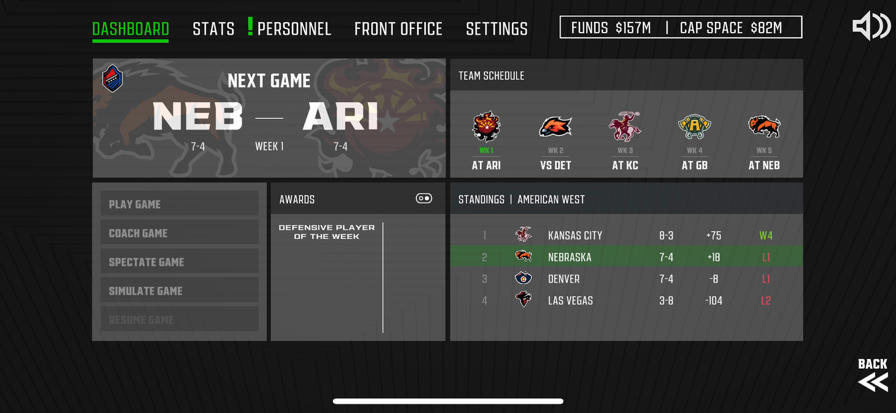Select Week 1 at ARI schedule entry

click(x=486, y=141)
